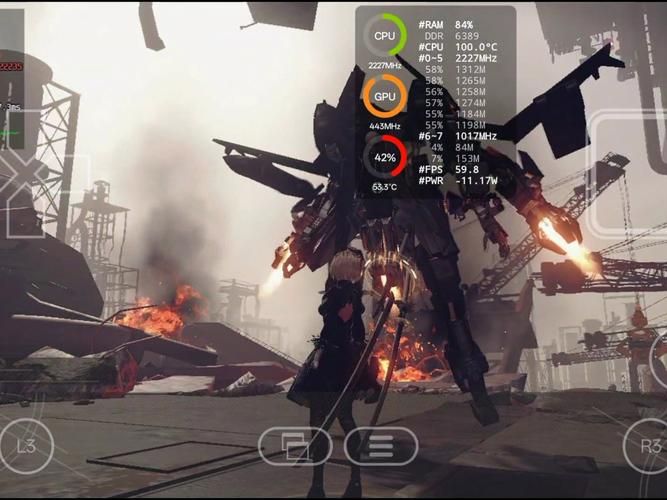Tap the overlapping-windows touchpad button
The image size is (667, 500).
point(295,446)
